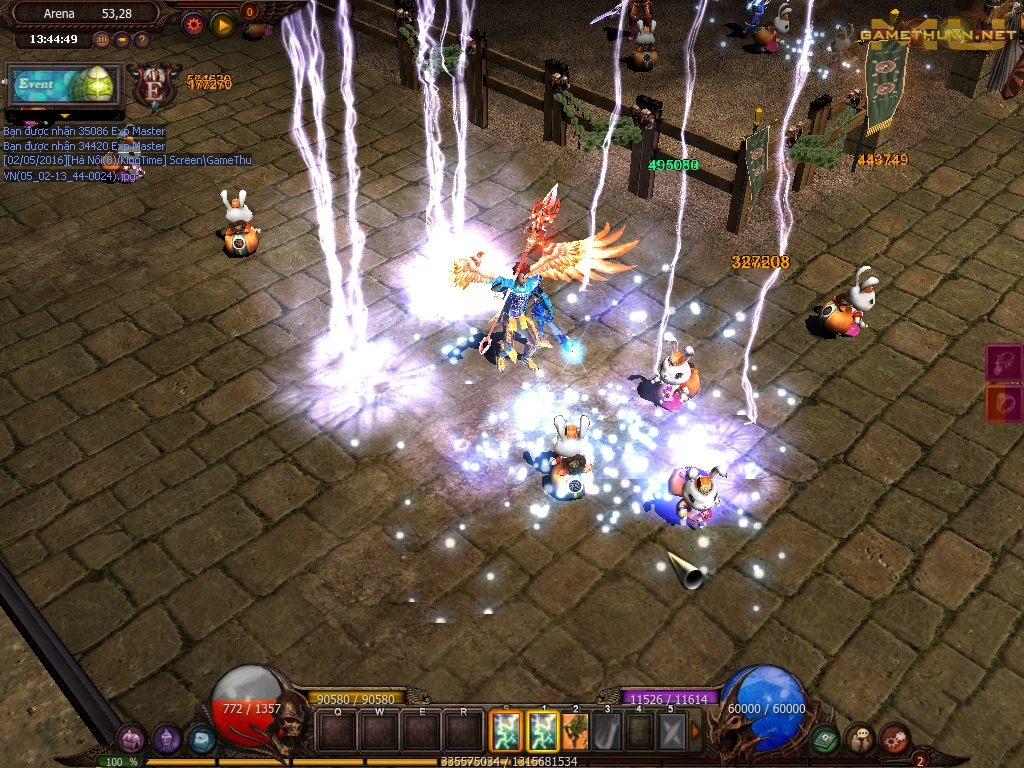This screenshot has height=768, width=1024.
Task: Click the blue shop icon
Action: pos(201,740)
